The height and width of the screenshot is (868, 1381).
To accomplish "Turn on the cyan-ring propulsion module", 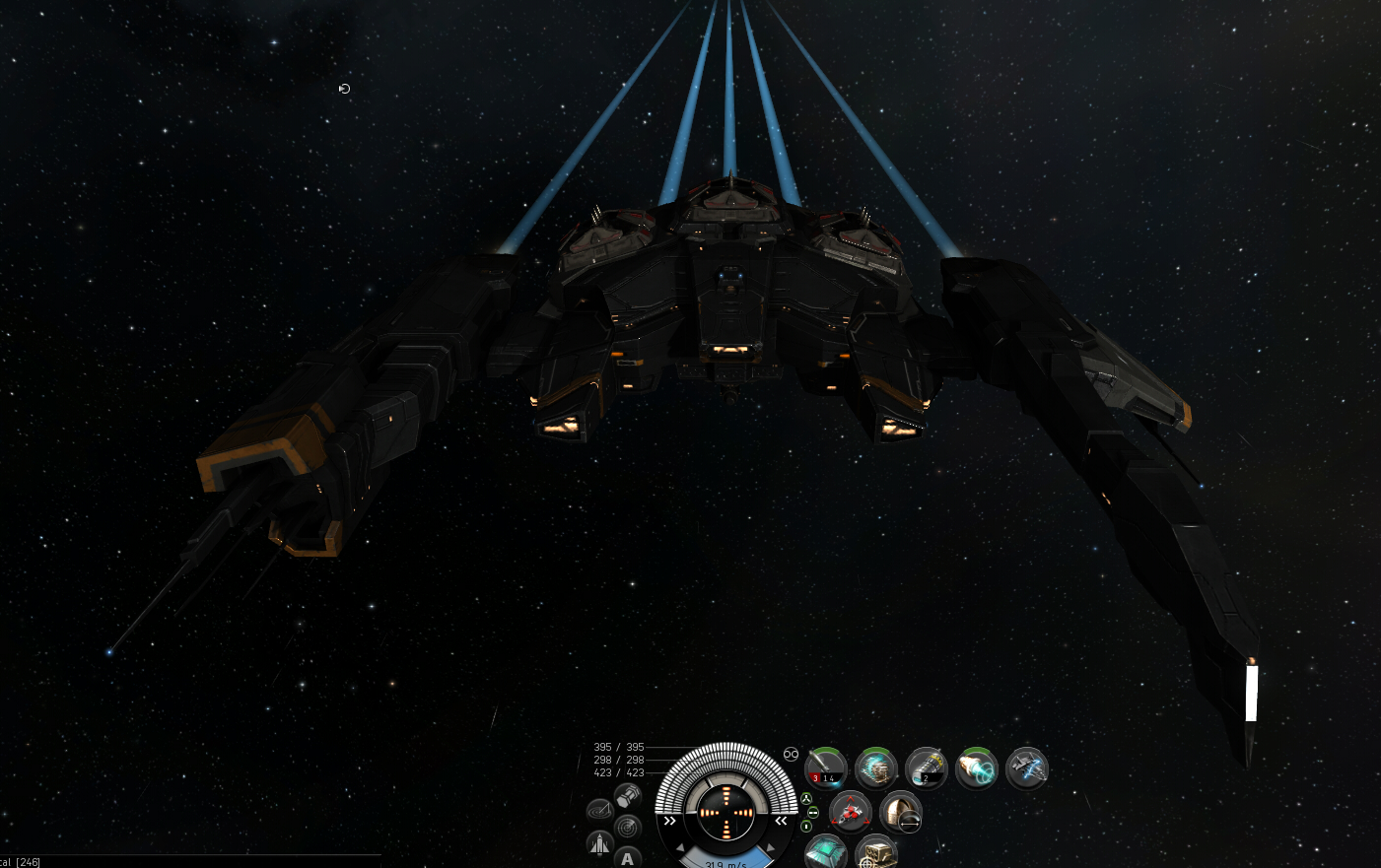I will point(977,768).
